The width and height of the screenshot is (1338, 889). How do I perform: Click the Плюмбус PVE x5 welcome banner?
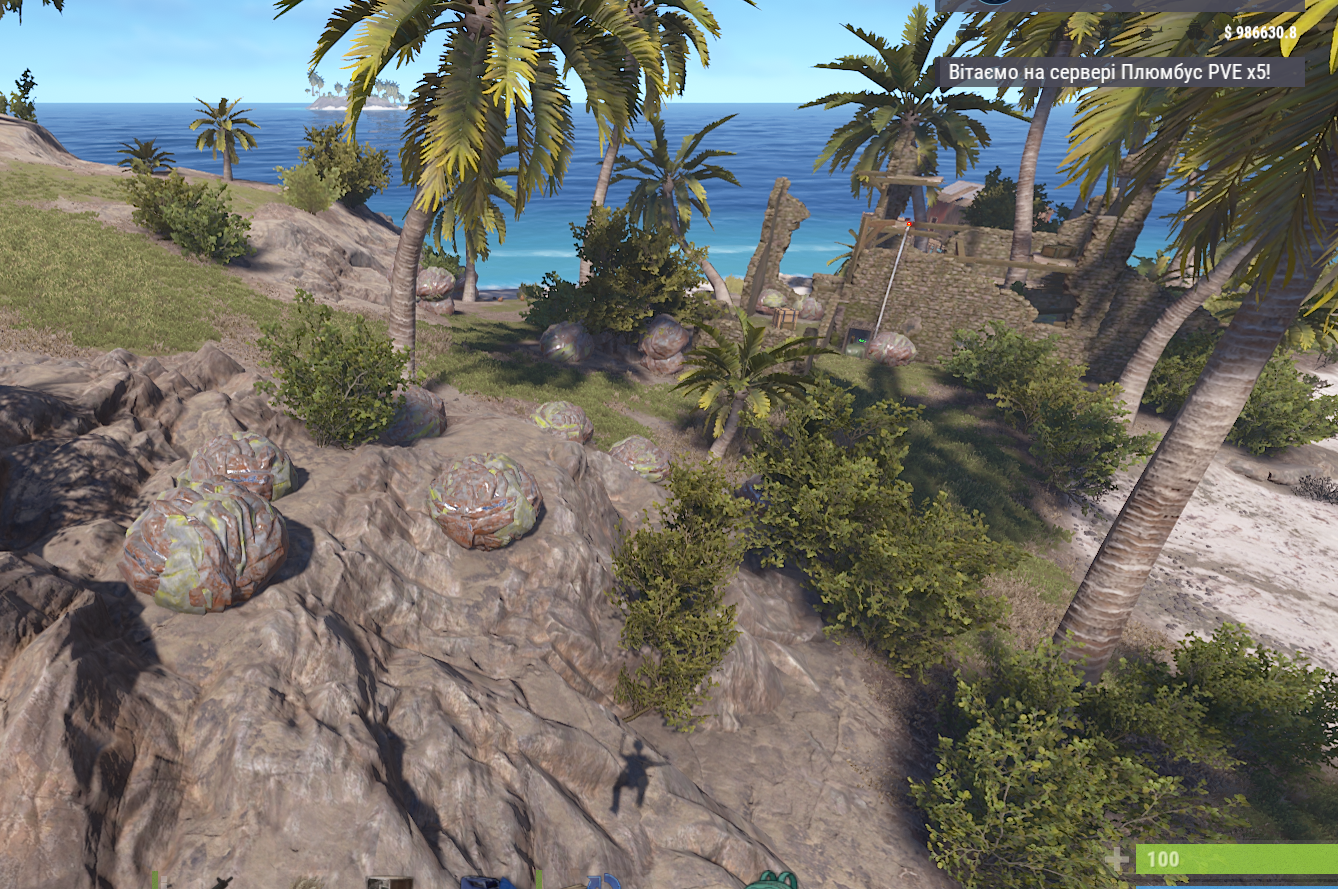pos(1121,72)
